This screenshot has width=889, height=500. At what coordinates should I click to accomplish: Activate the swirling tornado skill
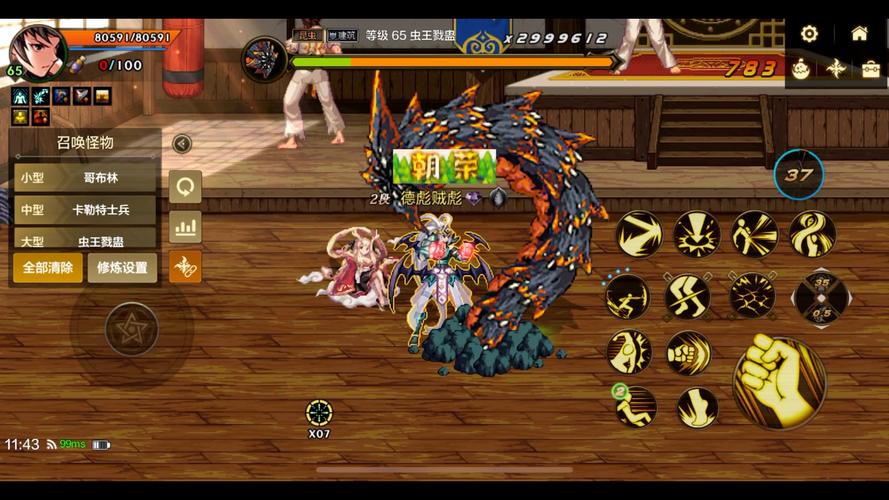812,234
